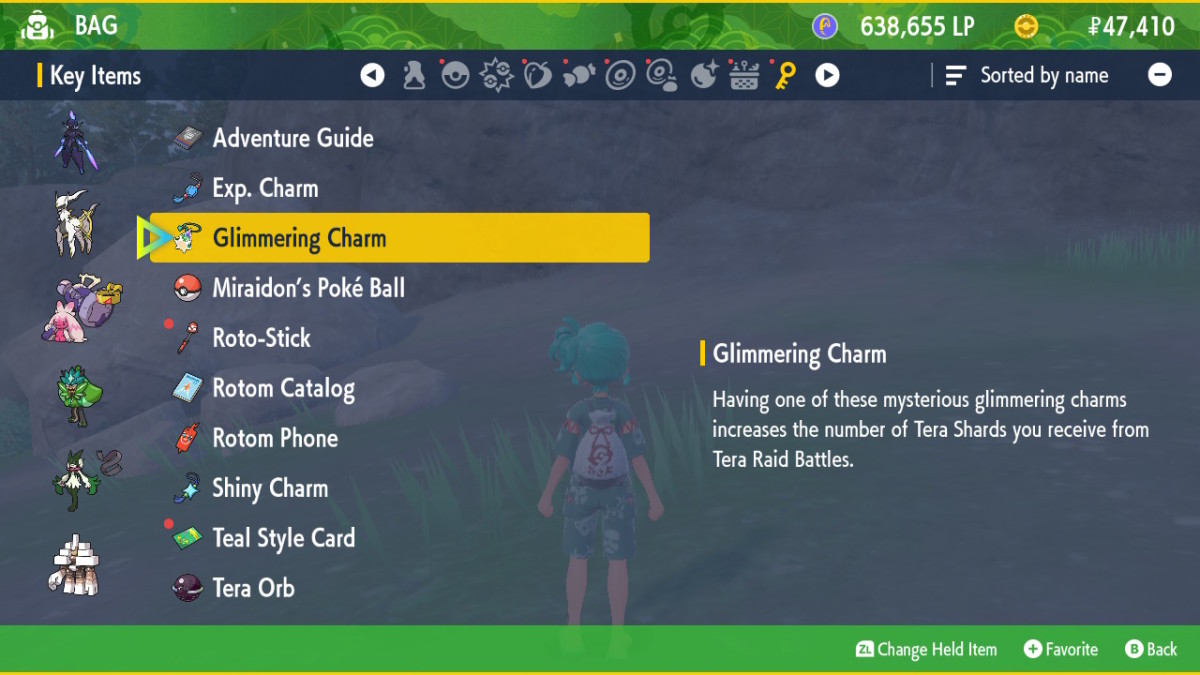Pick the Teal Style Card item
Viewport: 1200px width, 675px height.
(283, 538)
